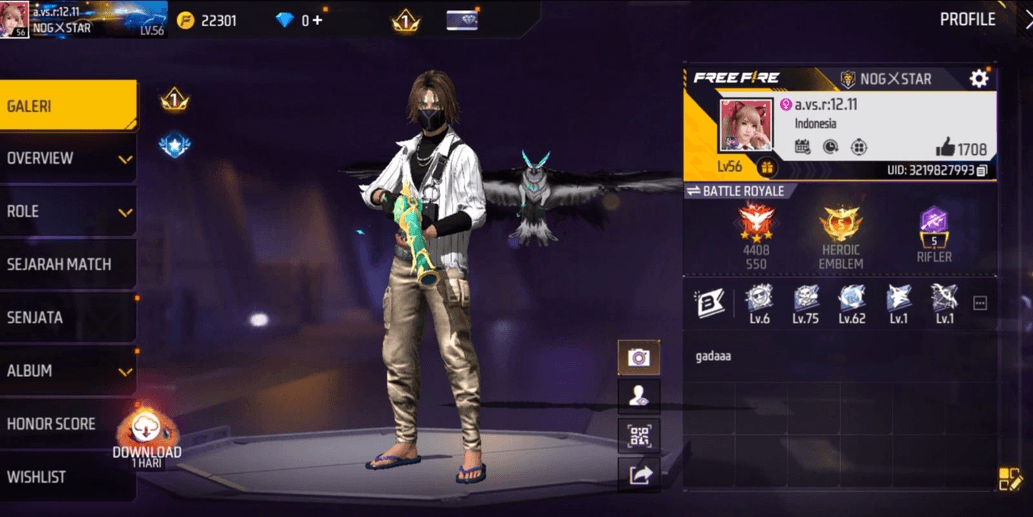This screenshot has width=1033, height=517.
Task: Open profile settings gear icon
Action: (x=978, y=79)
